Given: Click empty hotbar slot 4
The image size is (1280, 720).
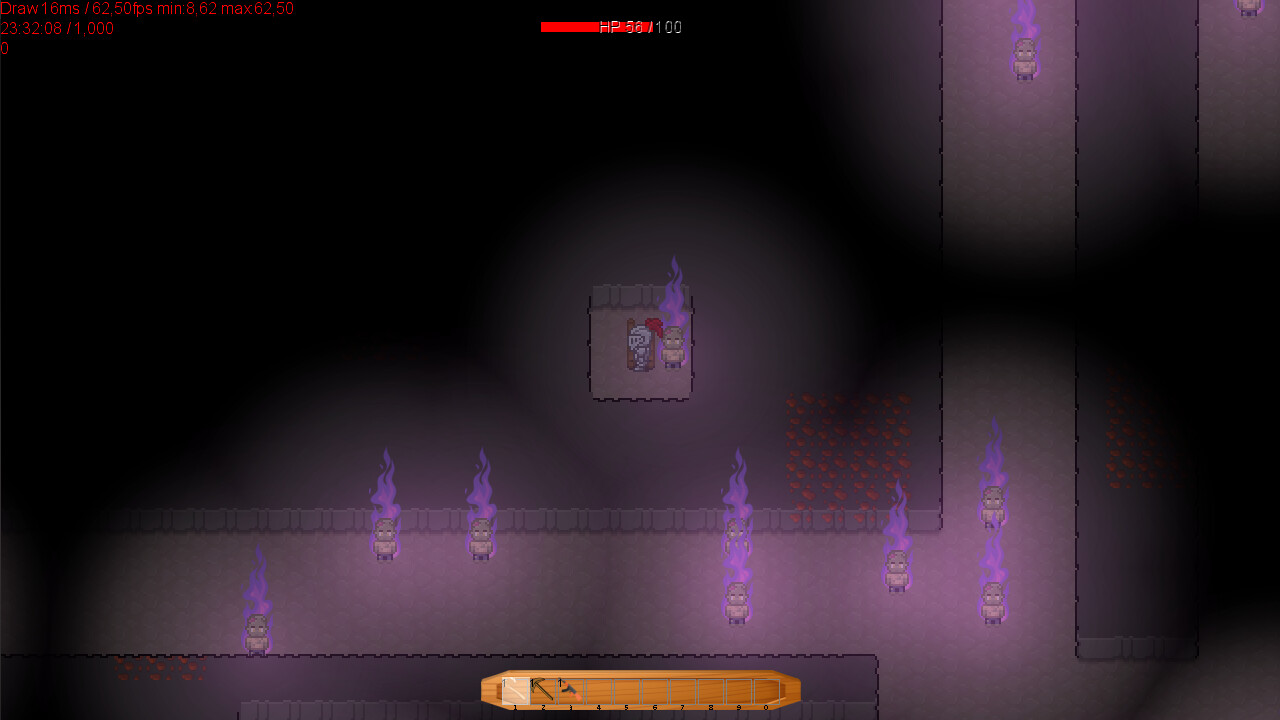Looking at the screenshot, I should click(598, 690).
